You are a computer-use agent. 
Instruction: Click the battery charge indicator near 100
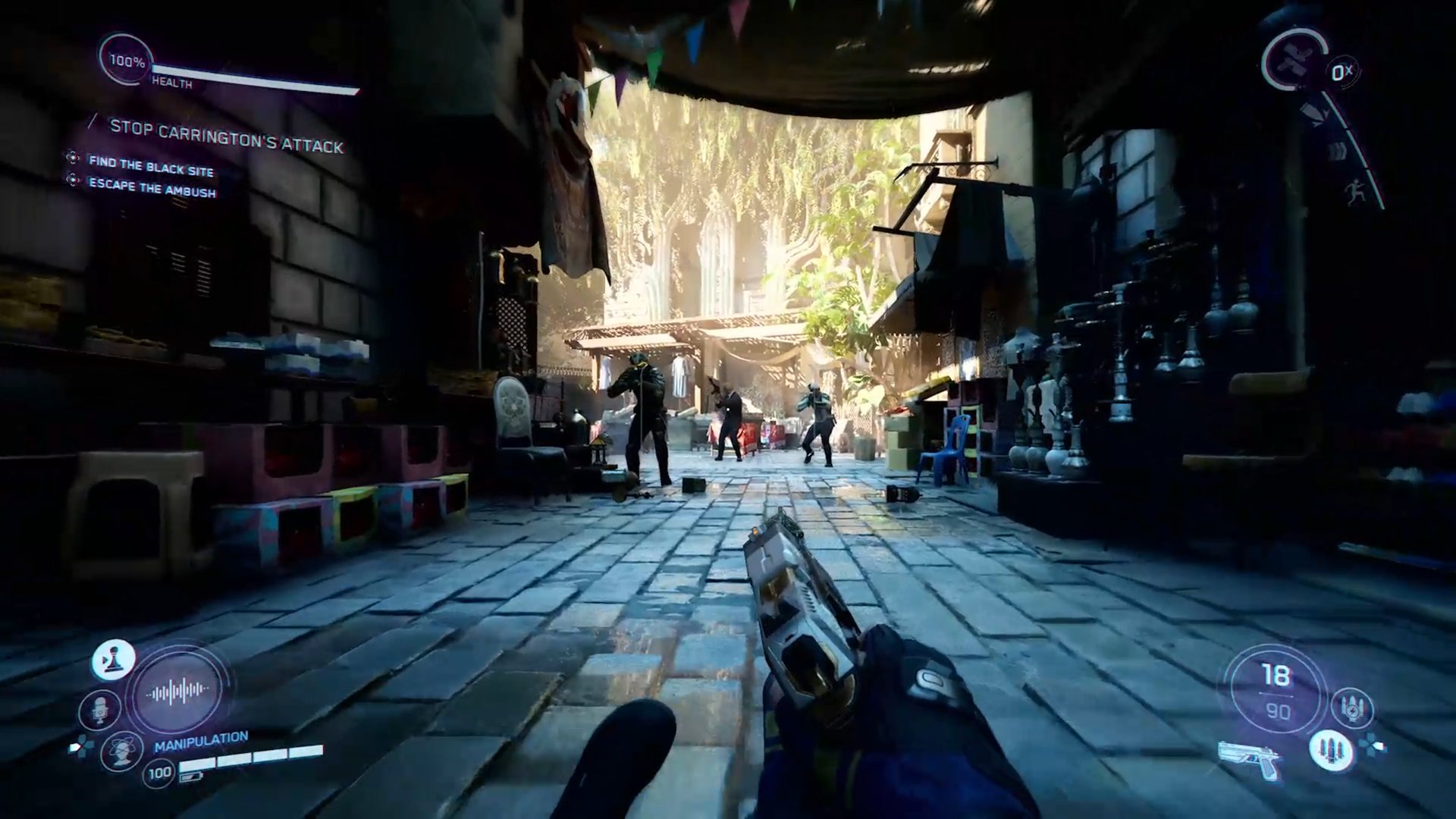[192, 777]
